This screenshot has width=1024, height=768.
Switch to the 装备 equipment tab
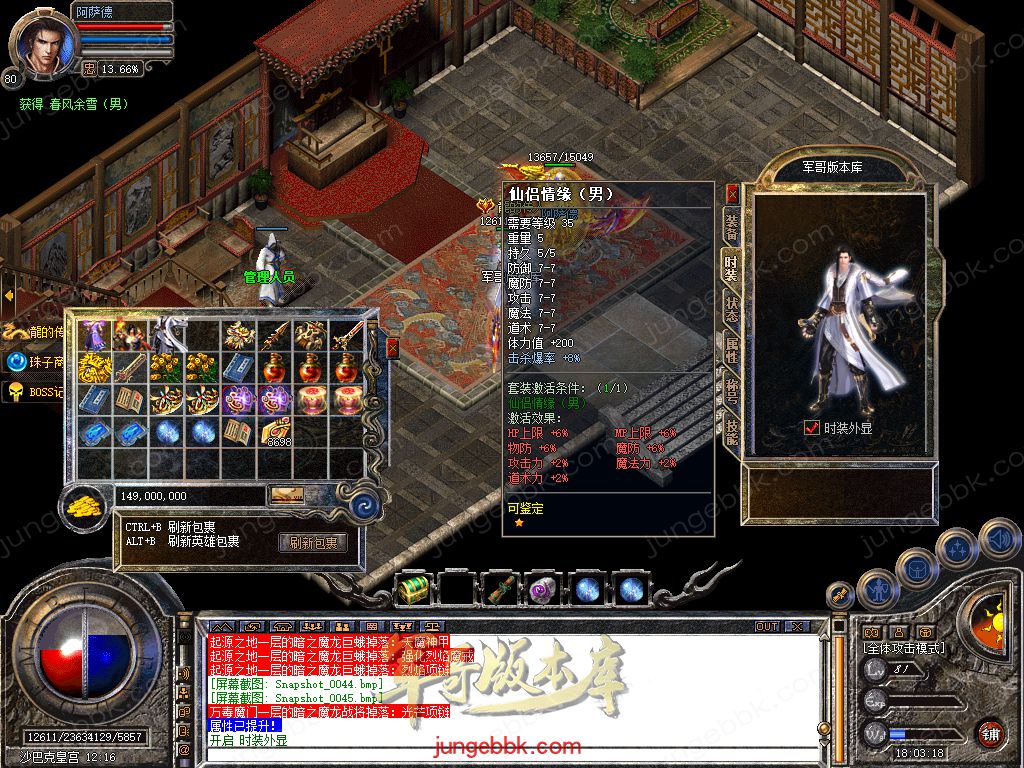coord(732,228)
